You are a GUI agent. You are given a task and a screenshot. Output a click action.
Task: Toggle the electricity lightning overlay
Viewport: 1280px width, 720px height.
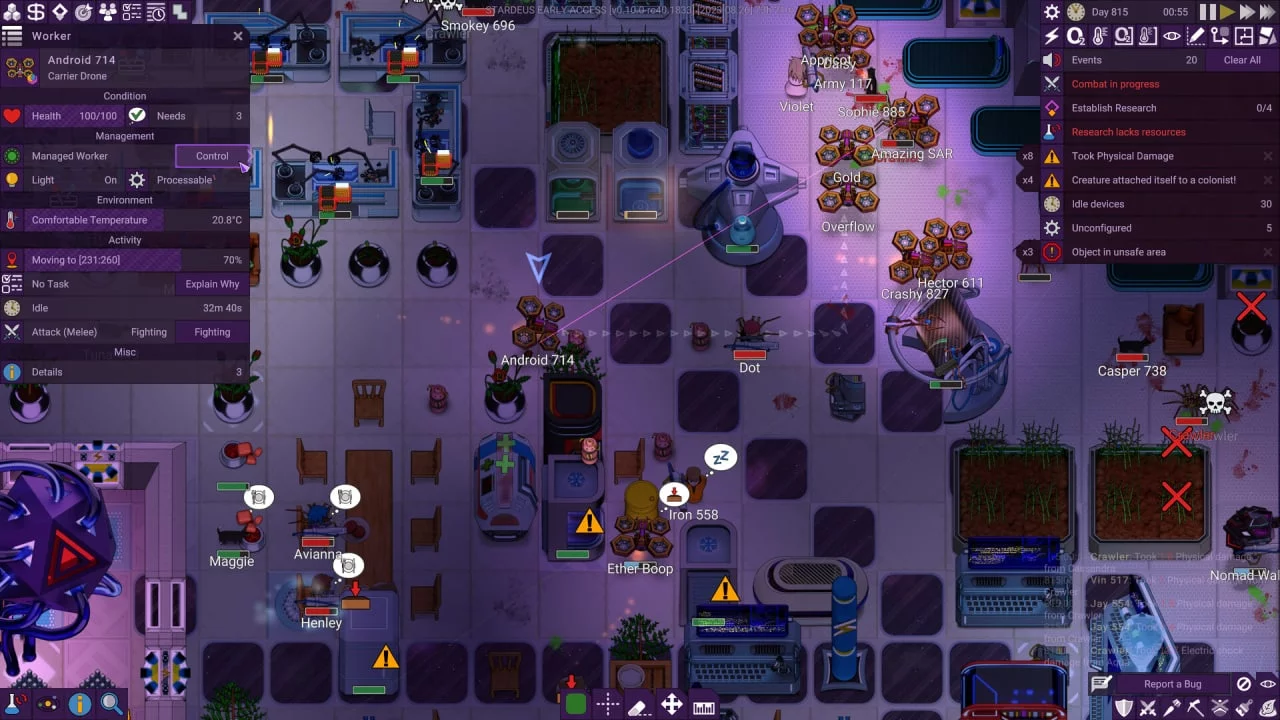click(x=1051, y=36)
